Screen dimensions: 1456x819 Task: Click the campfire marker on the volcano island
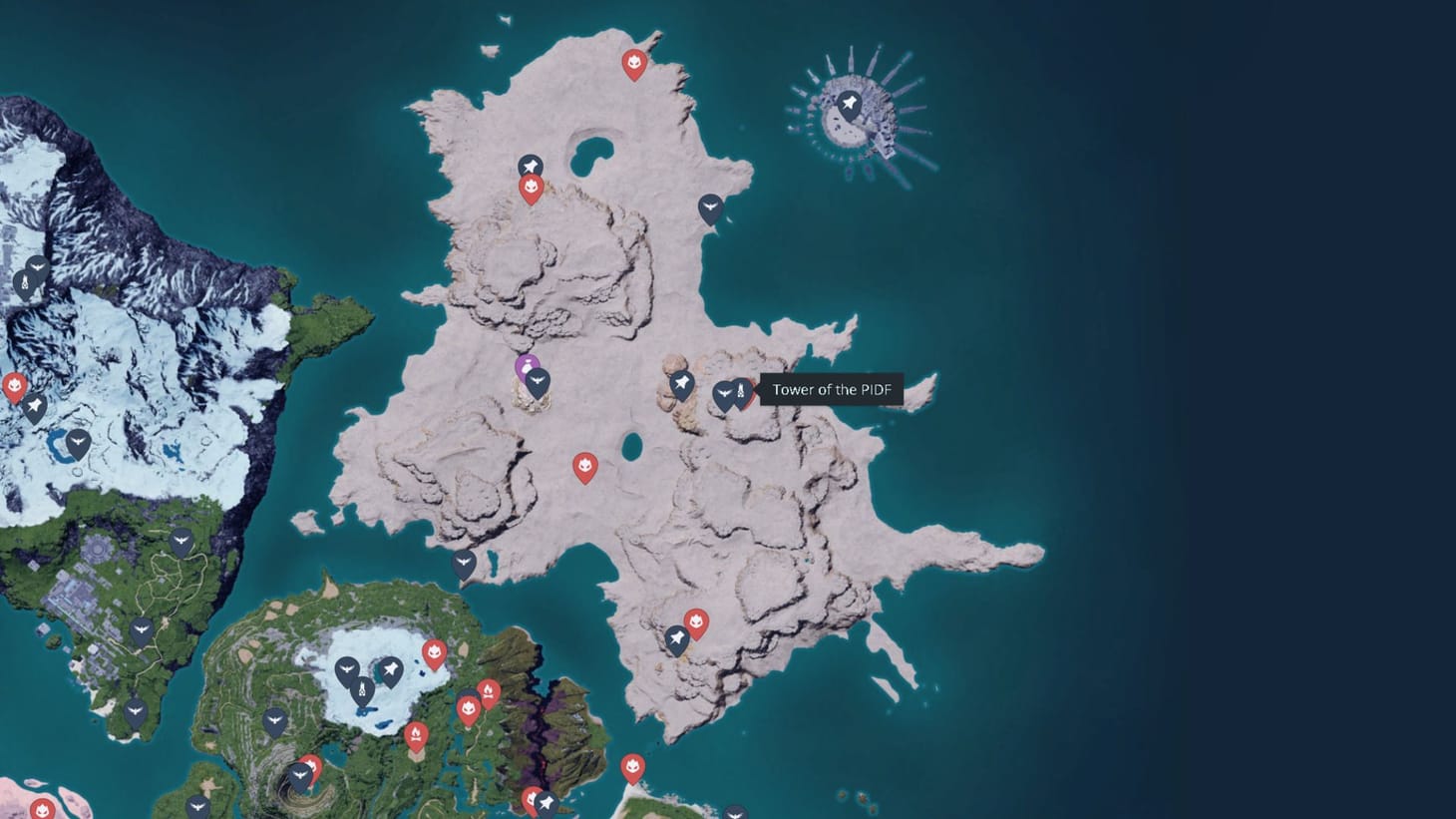(x=416, y=731)
